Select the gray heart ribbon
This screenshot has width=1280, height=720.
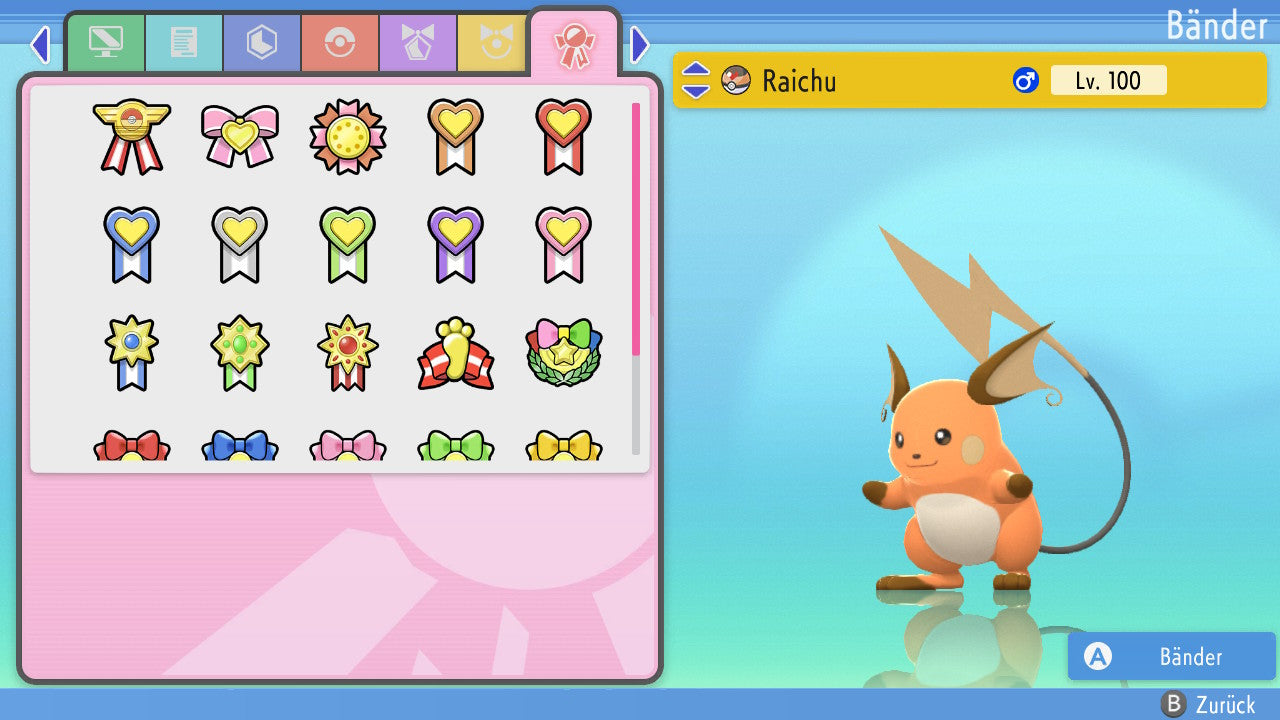[239, 243]
